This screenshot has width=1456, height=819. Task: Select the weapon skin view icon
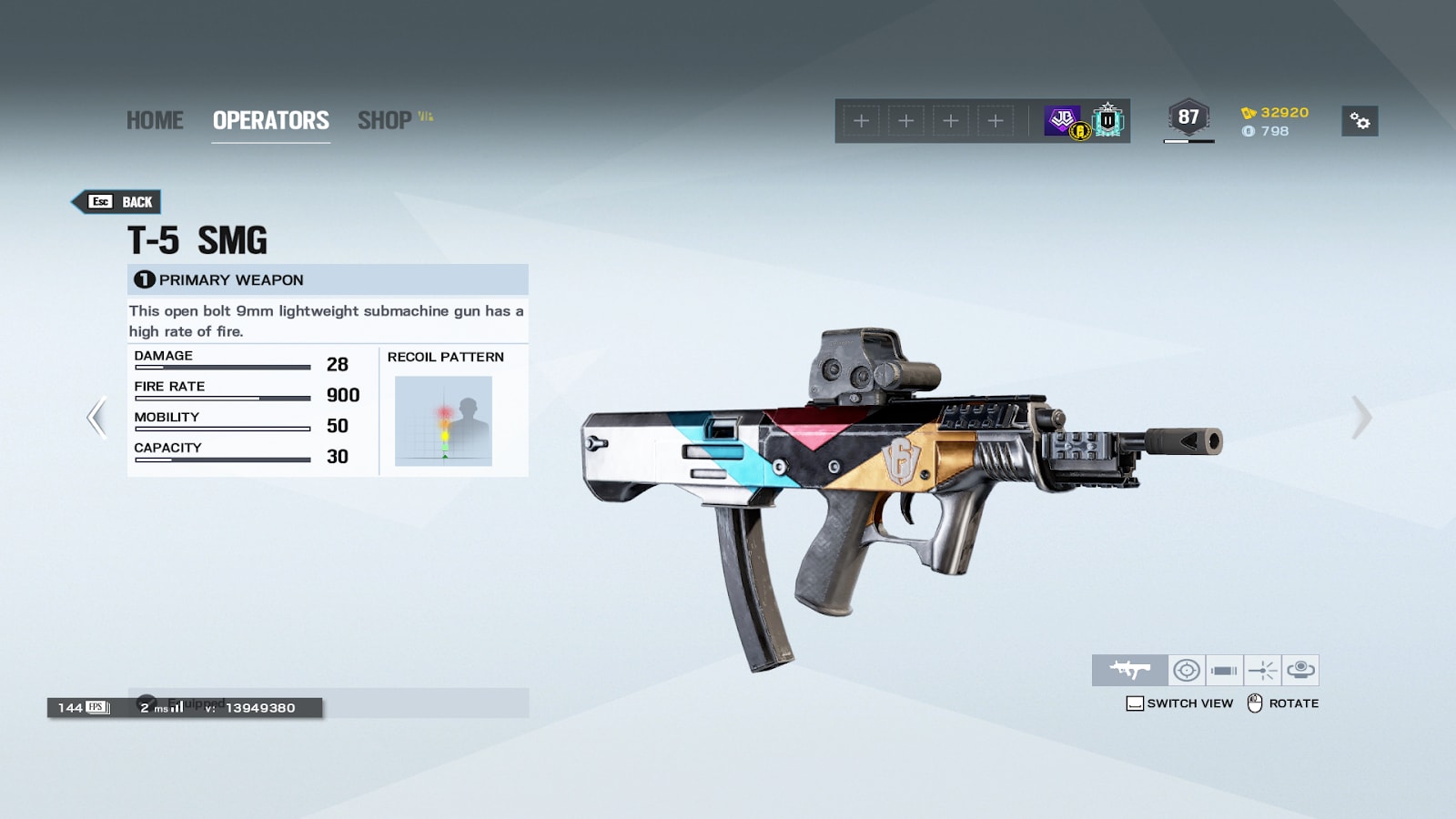[1129, 671]
